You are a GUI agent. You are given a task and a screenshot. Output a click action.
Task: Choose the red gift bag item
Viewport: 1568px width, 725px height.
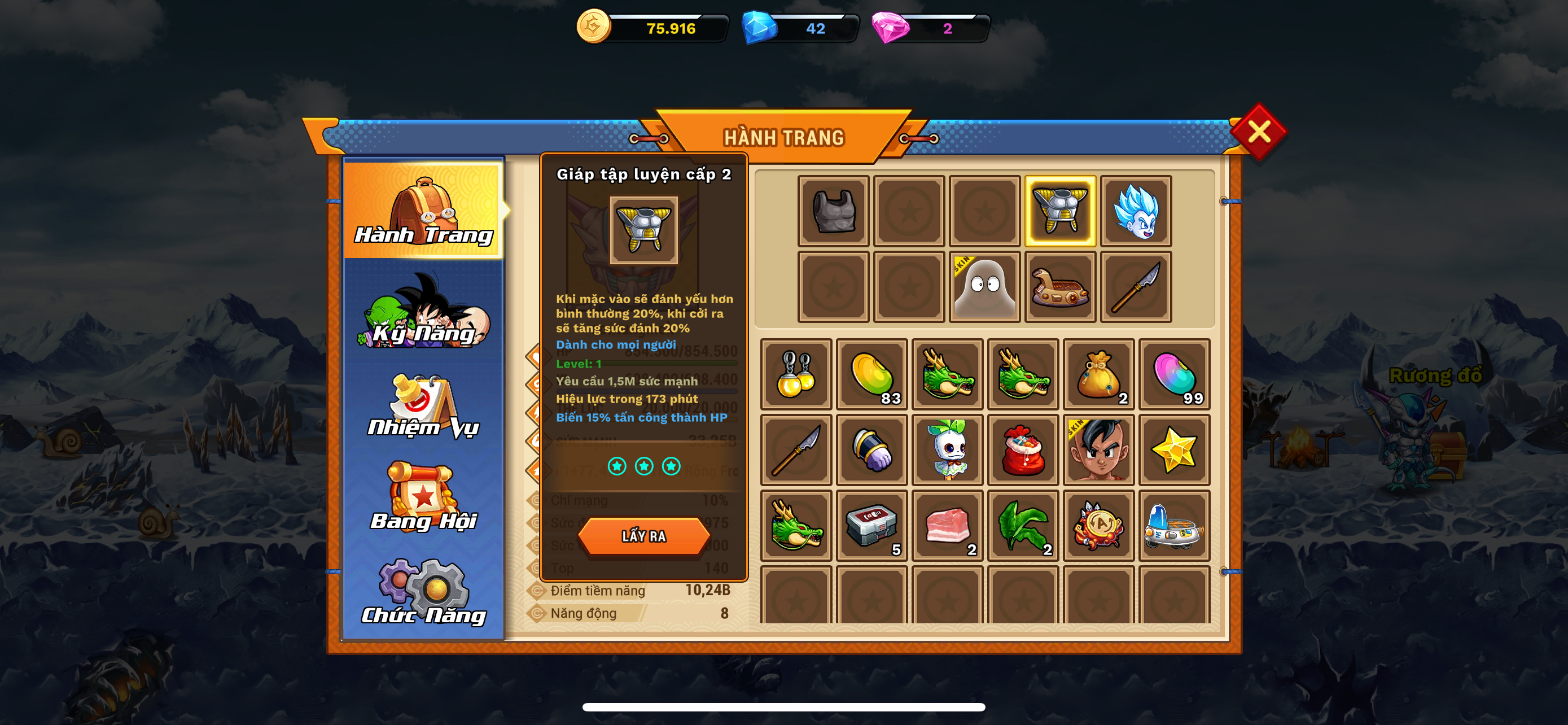1023,450
